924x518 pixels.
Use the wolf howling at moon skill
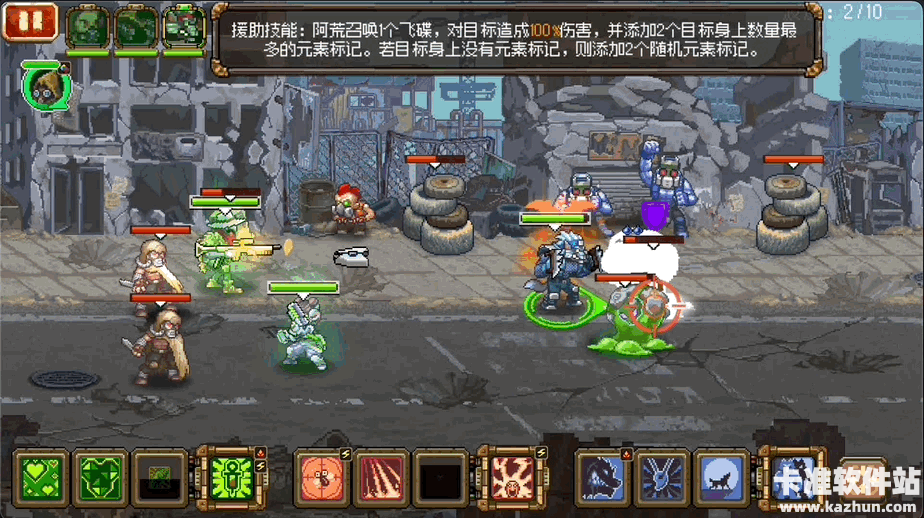722,476
